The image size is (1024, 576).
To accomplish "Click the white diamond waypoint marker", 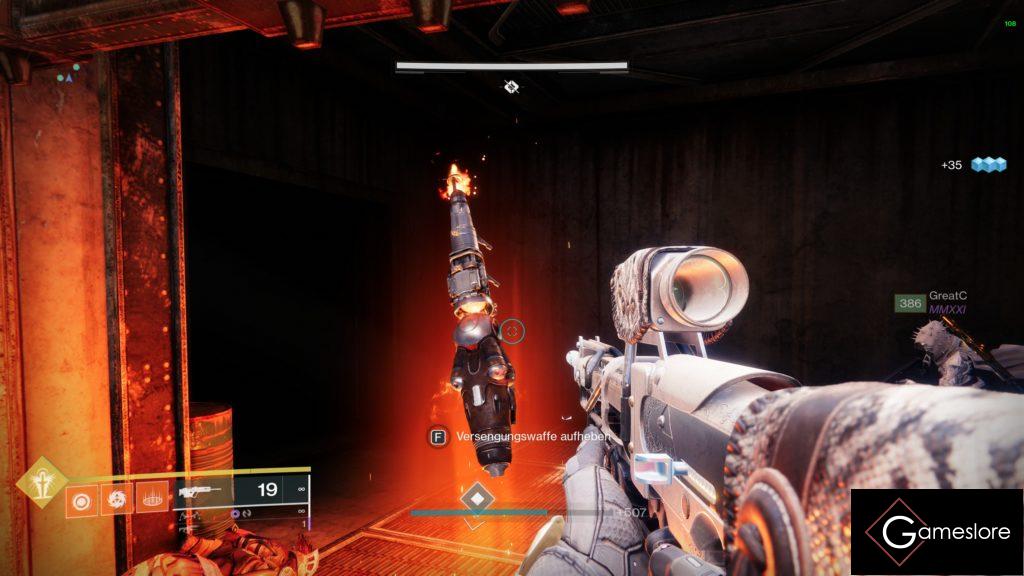I will [477, 498].
